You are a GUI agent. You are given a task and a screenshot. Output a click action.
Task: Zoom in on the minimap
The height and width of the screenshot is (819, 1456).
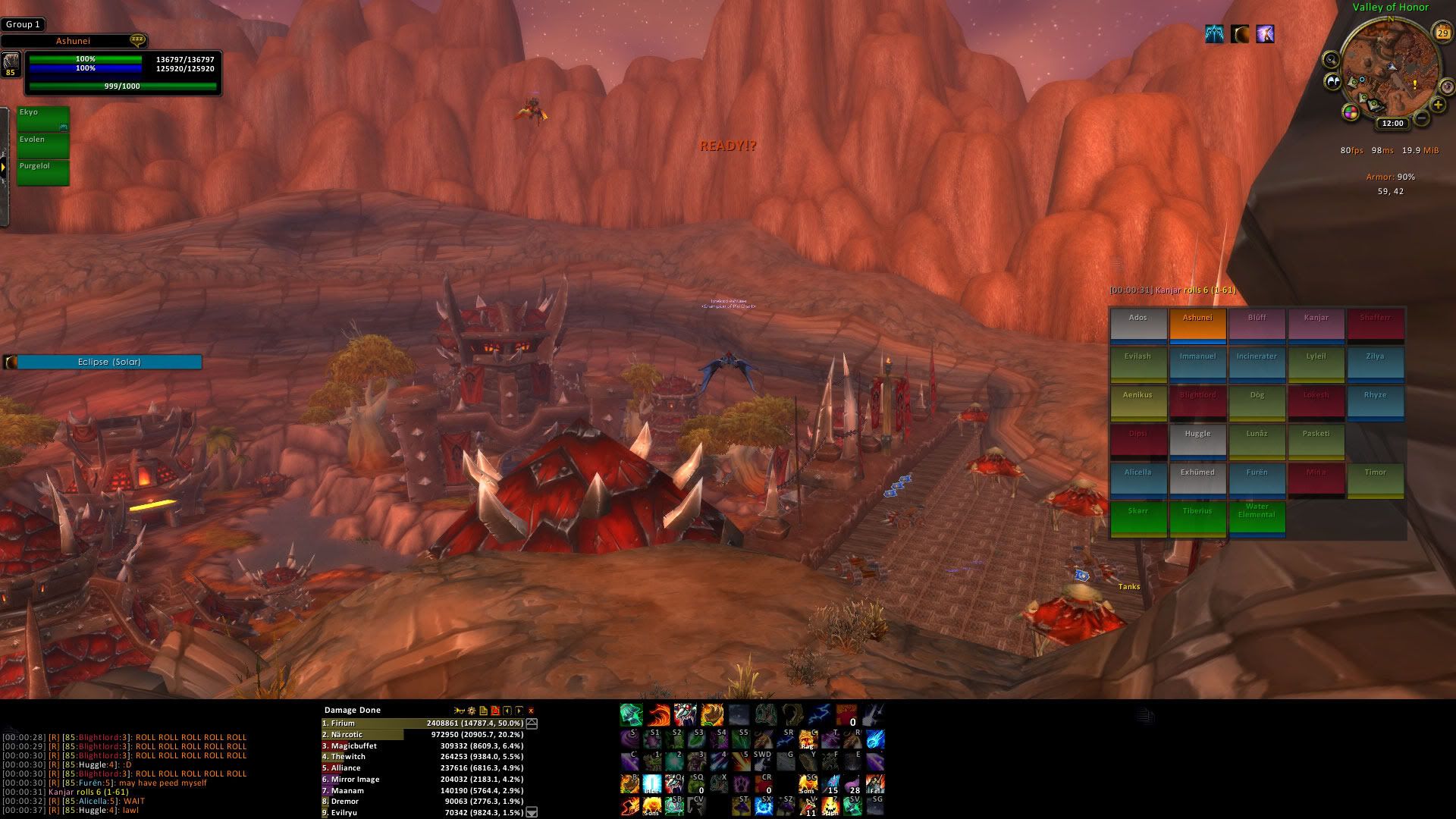1438,105
